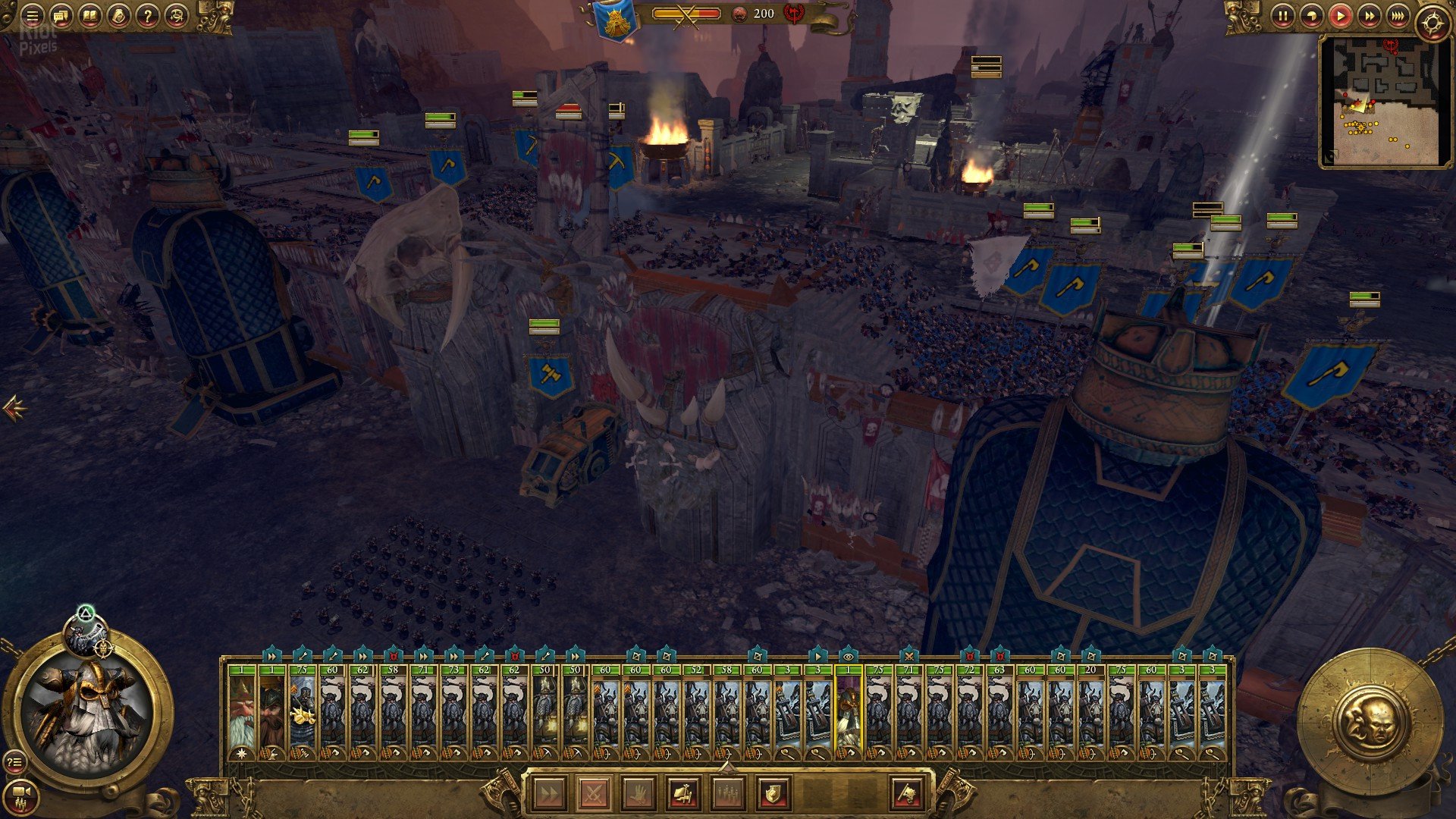Open the main menu with the three-bar button
The image size is (1456, 819).
pos(32,15)
